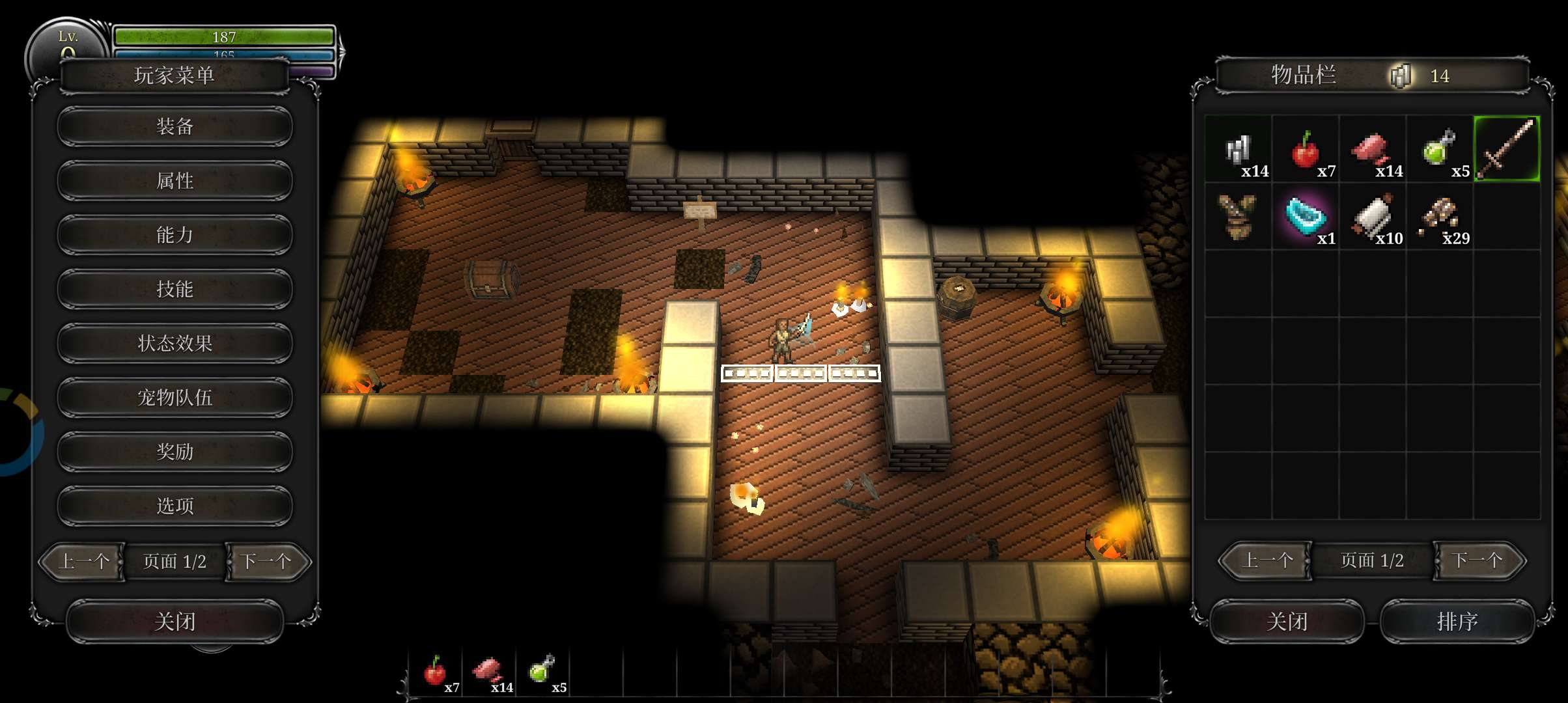Viewport: 1568px width, 703px height.
Task: Go to next page of the inventory
Action: [1477, 560]
